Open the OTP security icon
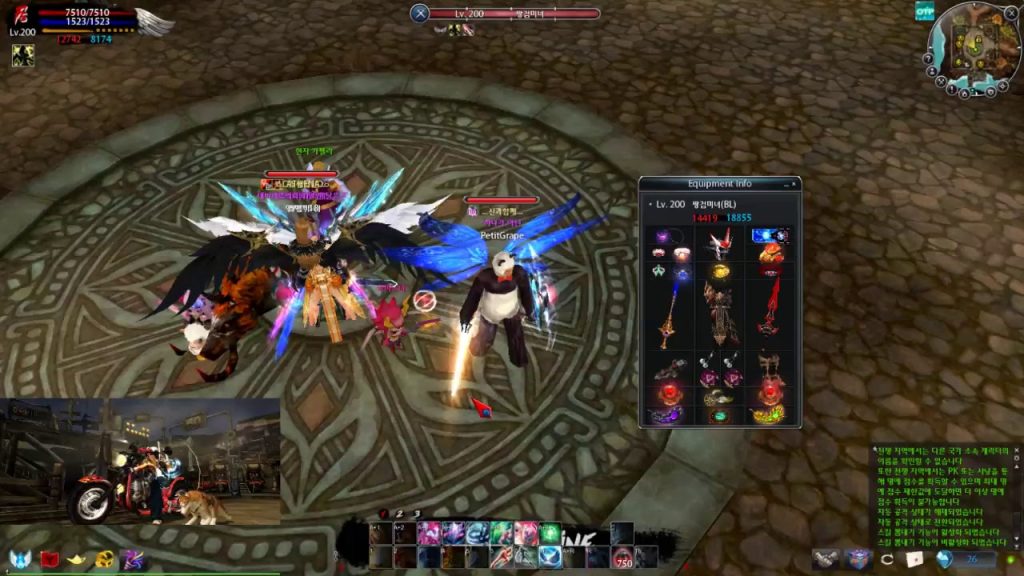 click(924, 11)
